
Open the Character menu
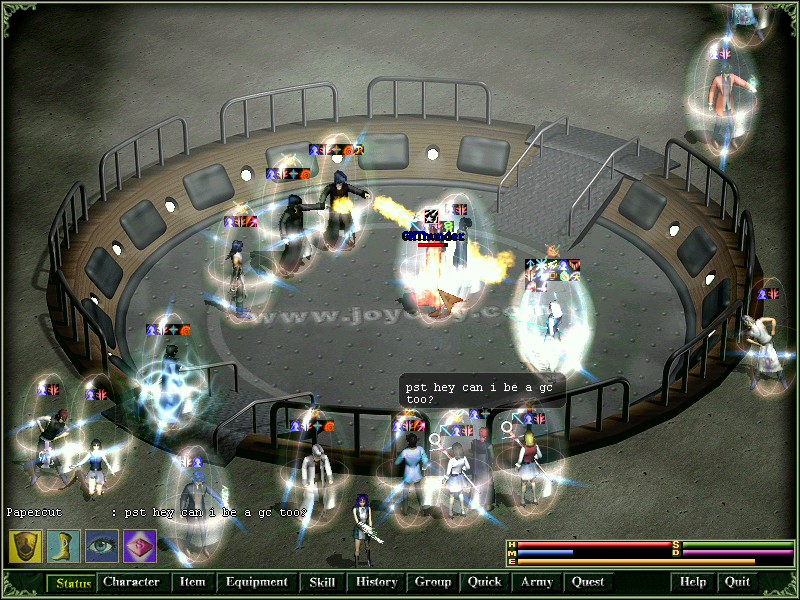click(x=131, y=582)
